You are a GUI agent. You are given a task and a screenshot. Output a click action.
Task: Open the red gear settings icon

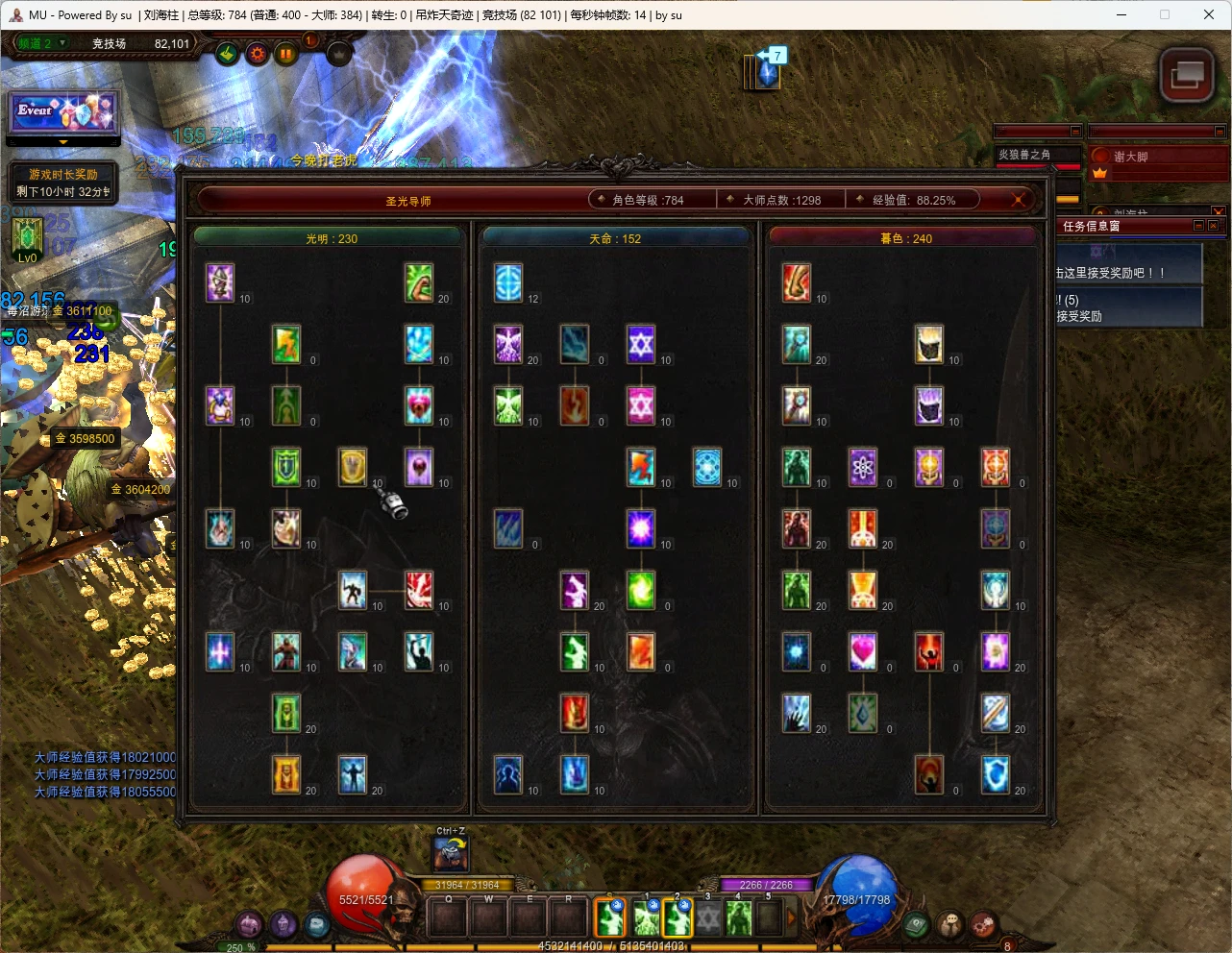[x=257, y=55]
